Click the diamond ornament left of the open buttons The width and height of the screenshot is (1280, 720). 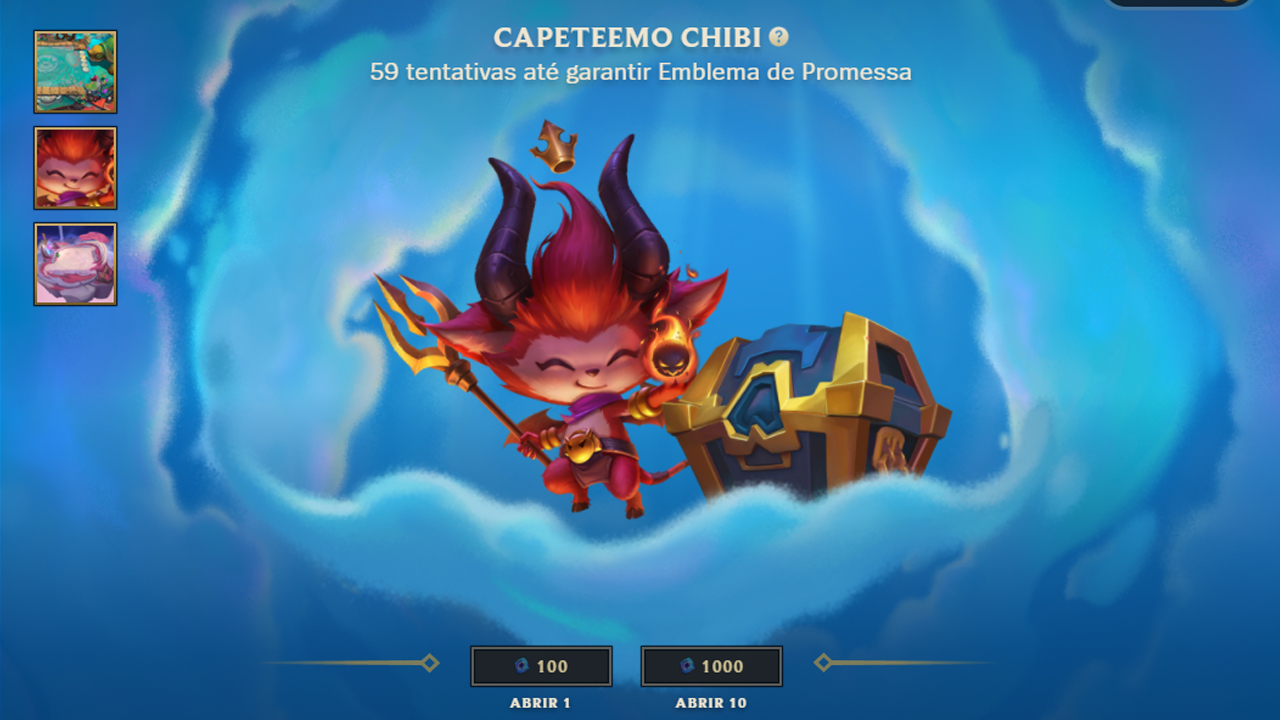tap(430, 661)
